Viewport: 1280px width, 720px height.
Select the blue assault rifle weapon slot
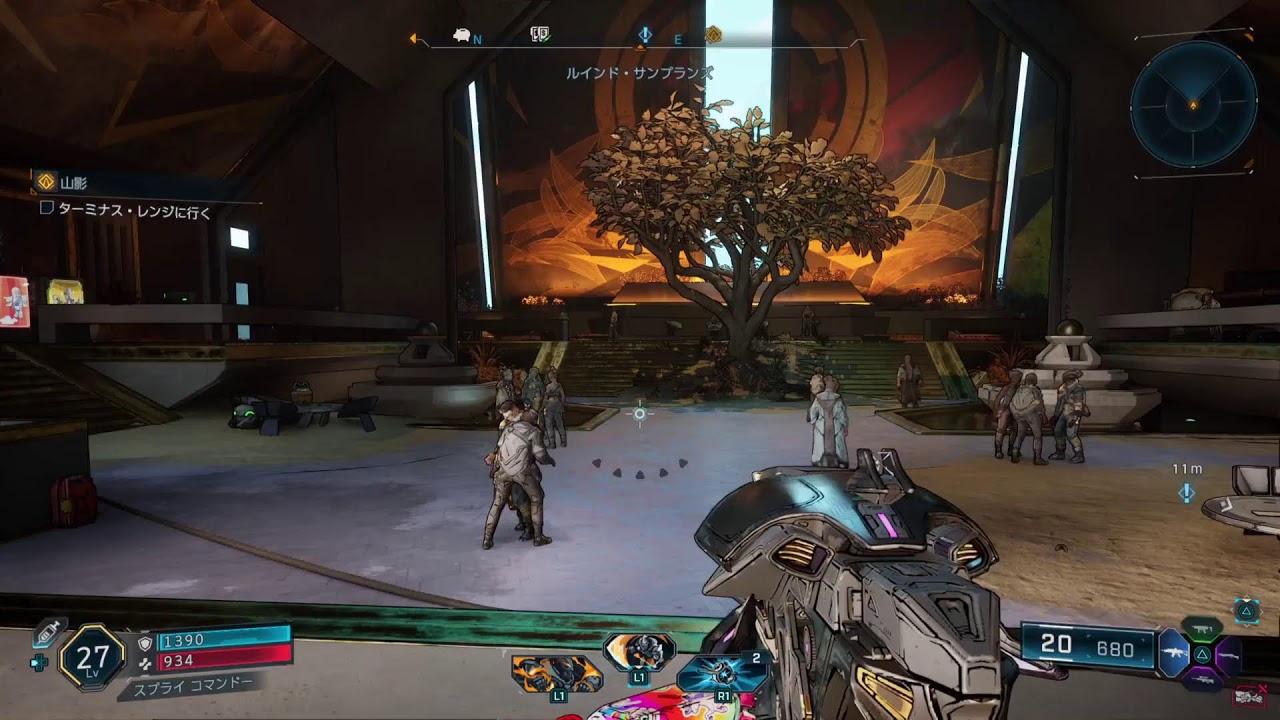click(1172, 654)
